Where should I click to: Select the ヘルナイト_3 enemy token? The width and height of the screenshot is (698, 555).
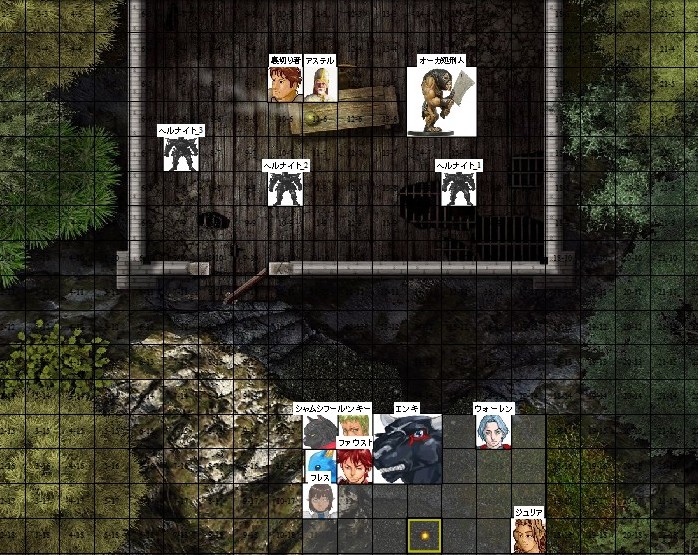[181, 154]
